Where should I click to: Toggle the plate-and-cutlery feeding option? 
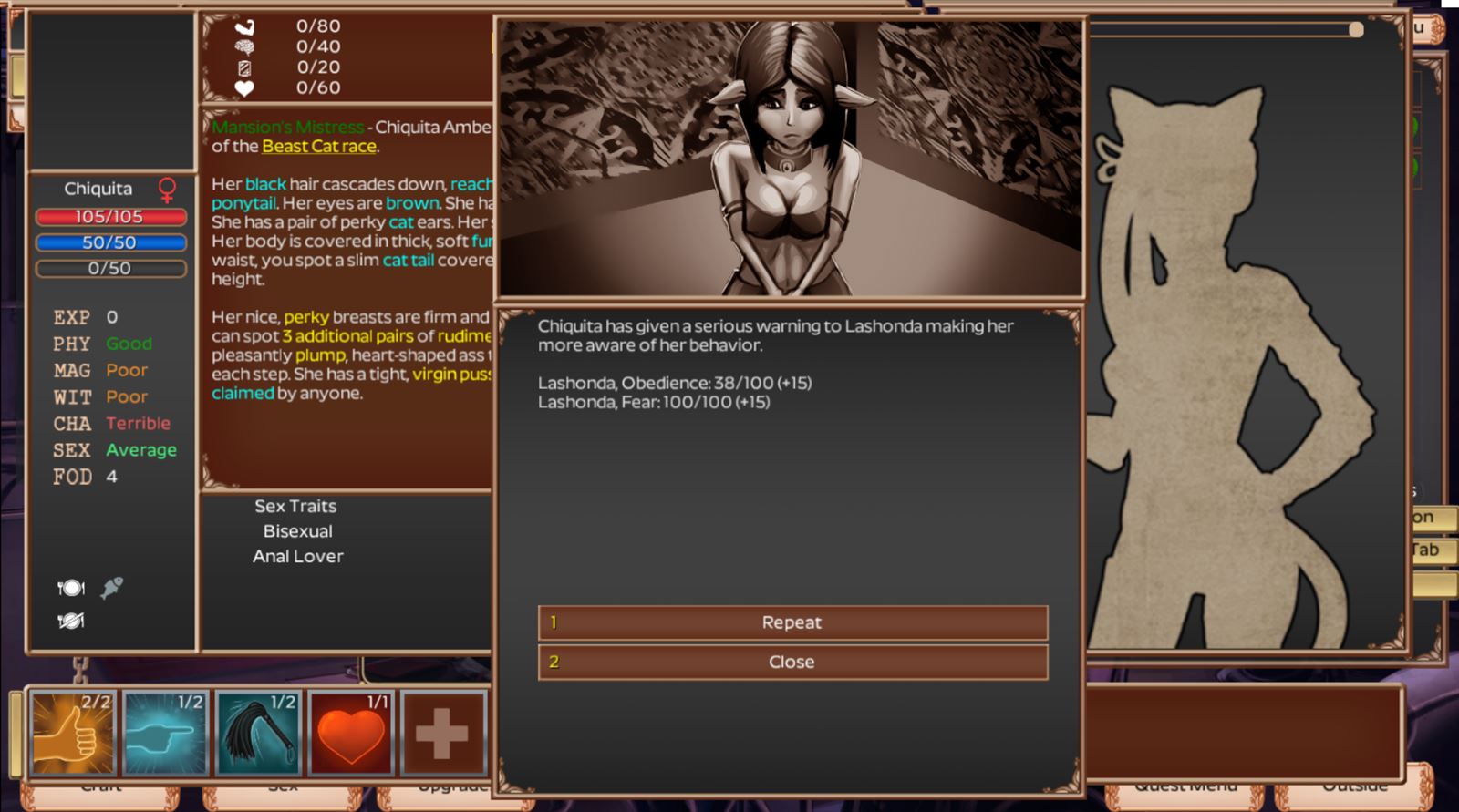(x=73, y=587)
